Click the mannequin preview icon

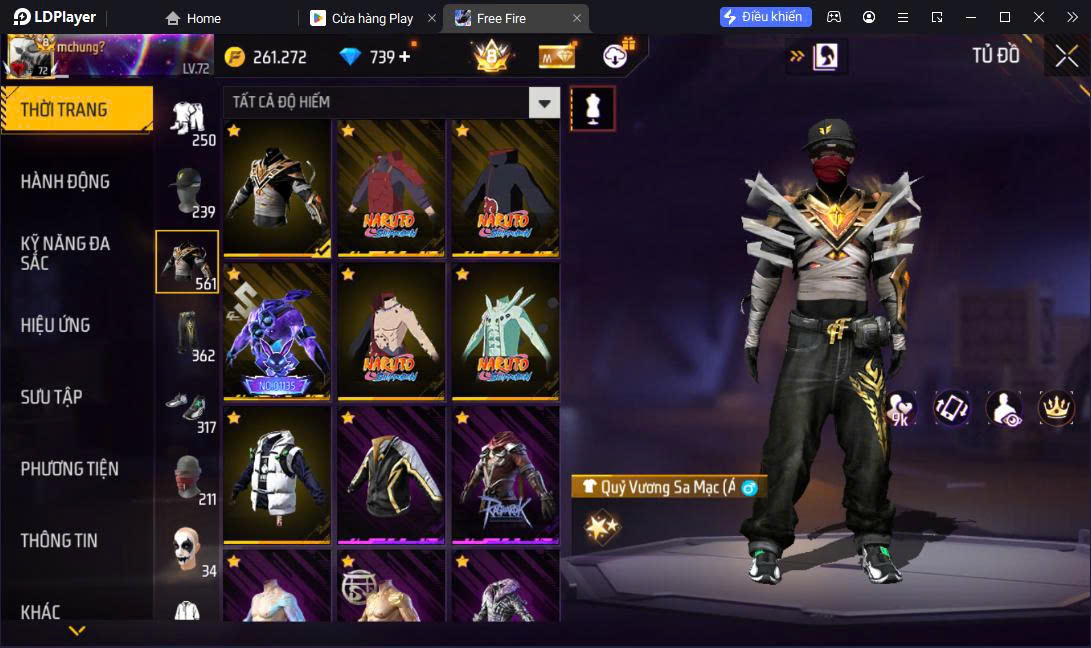[592, 108]
